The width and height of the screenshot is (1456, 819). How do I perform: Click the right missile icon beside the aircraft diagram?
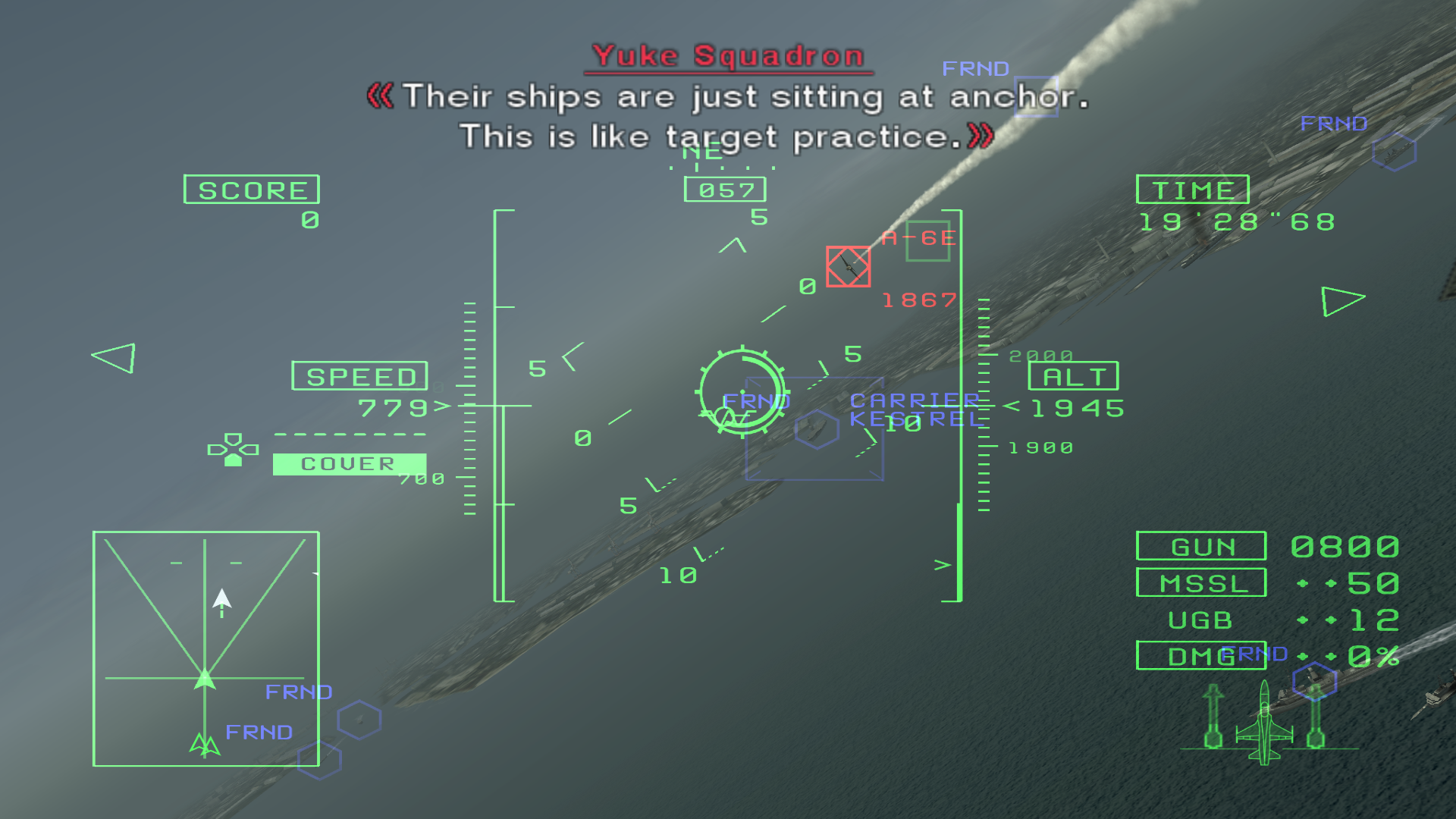[x=1315, y=717]
